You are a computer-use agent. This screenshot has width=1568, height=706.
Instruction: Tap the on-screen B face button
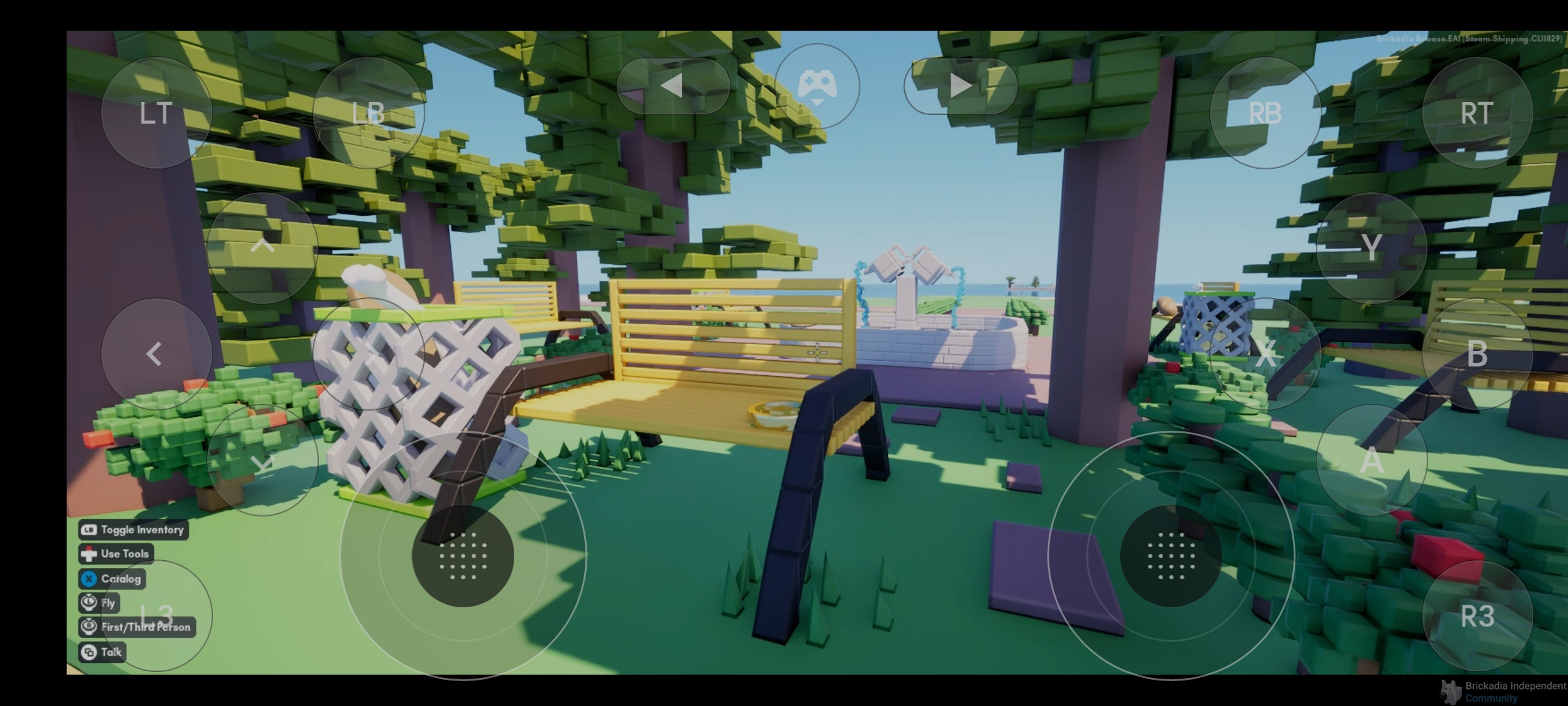click(1477, 354)
